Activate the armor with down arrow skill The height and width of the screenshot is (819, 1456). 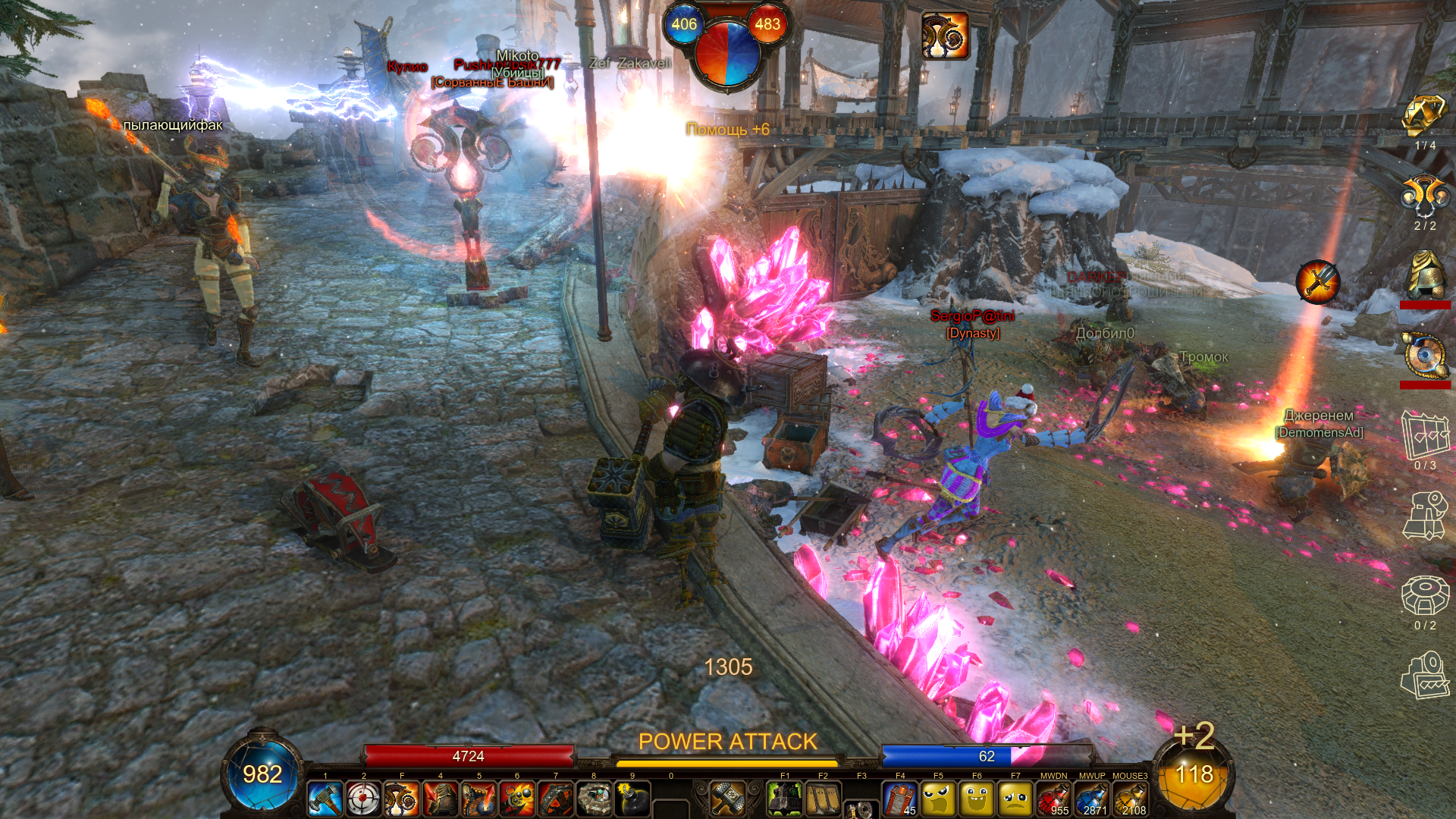[440, 799]
